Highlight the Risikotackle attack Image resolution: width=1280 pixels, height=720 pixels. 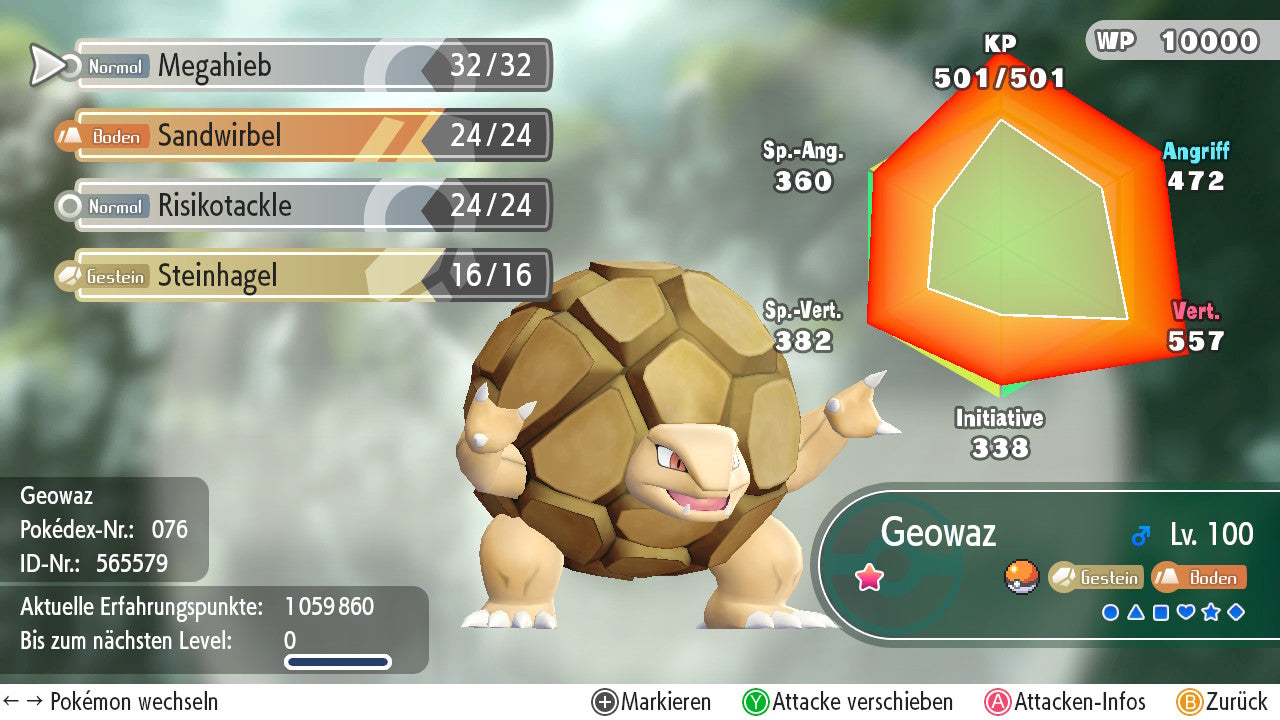tap(310, 205)
